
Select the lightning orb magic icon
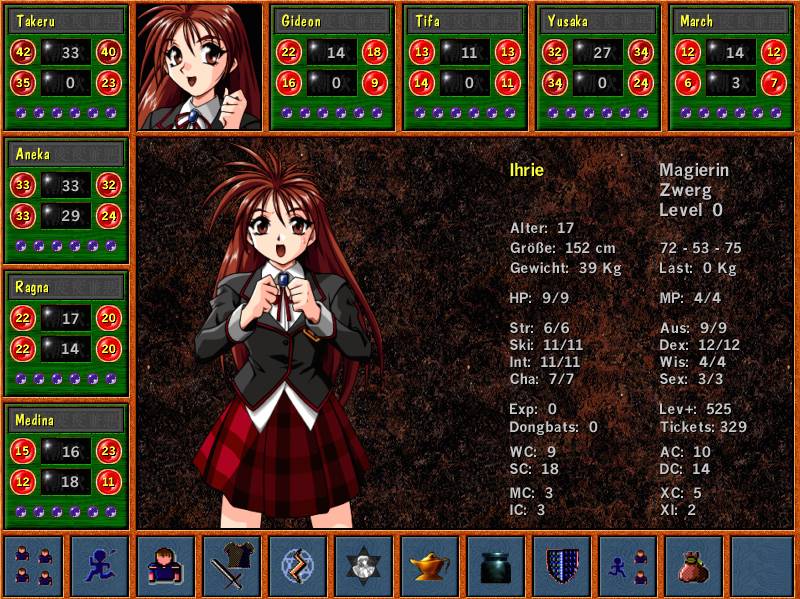click(298, 566)
